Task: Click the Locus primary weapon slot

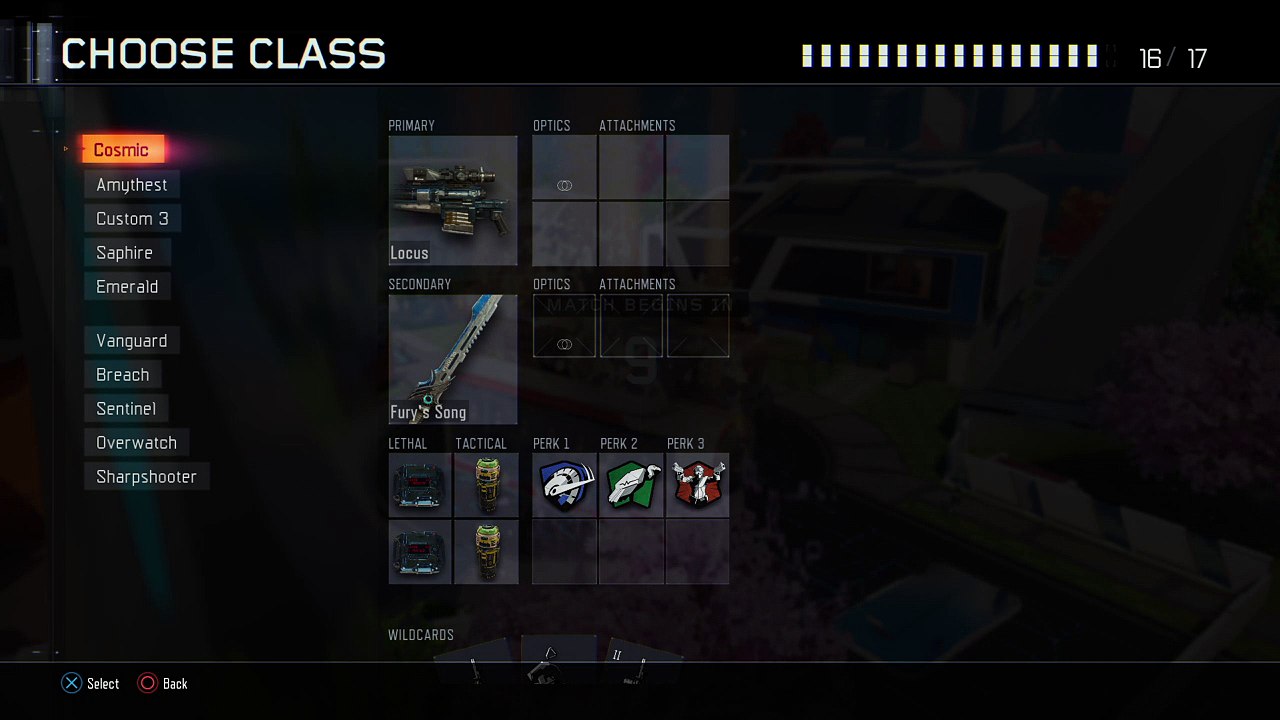Action: (x=453, y=200)
